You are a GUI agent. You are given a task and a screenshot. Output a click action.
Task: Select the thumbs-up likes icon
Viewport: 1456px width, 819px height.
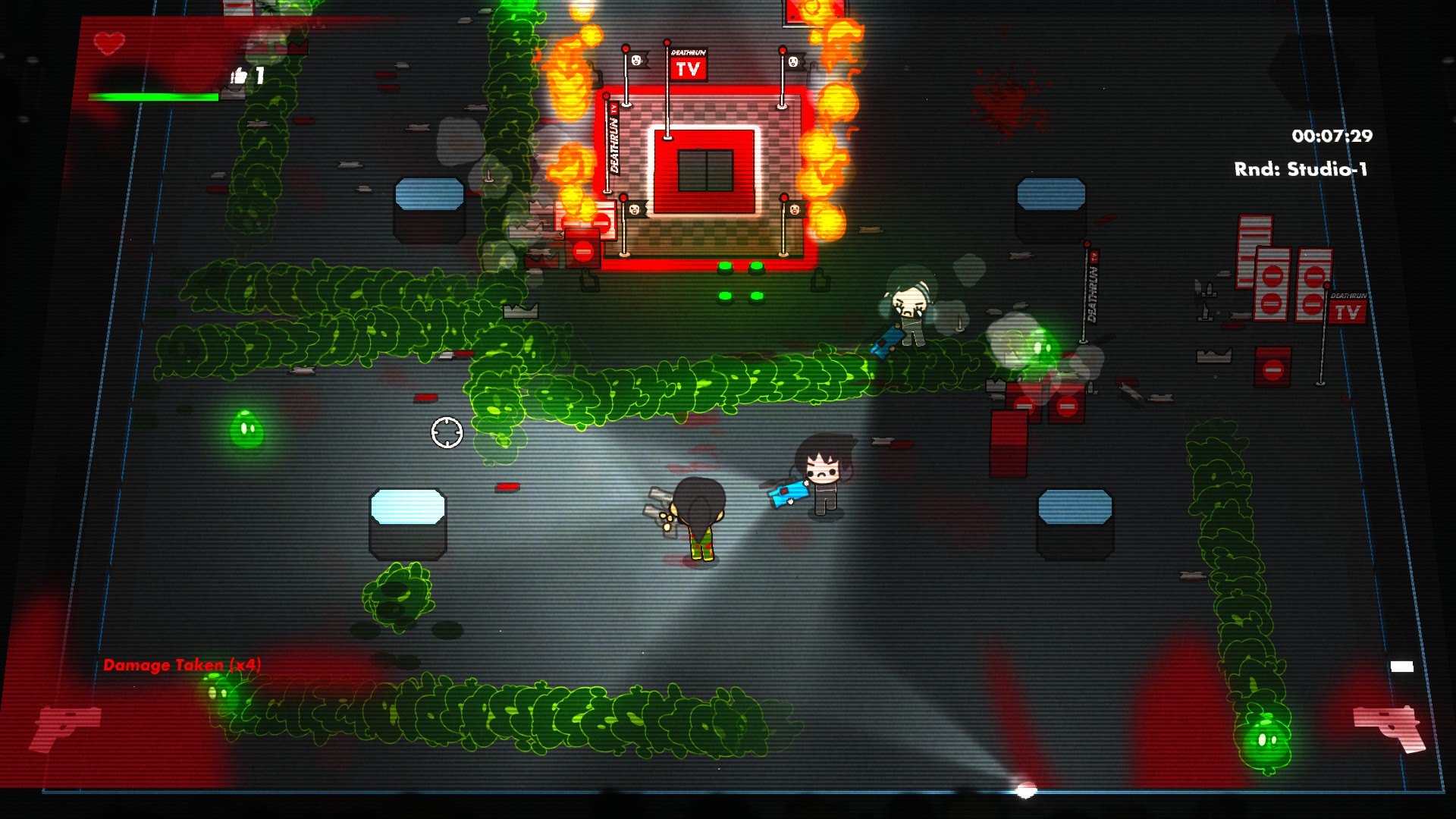239,76
